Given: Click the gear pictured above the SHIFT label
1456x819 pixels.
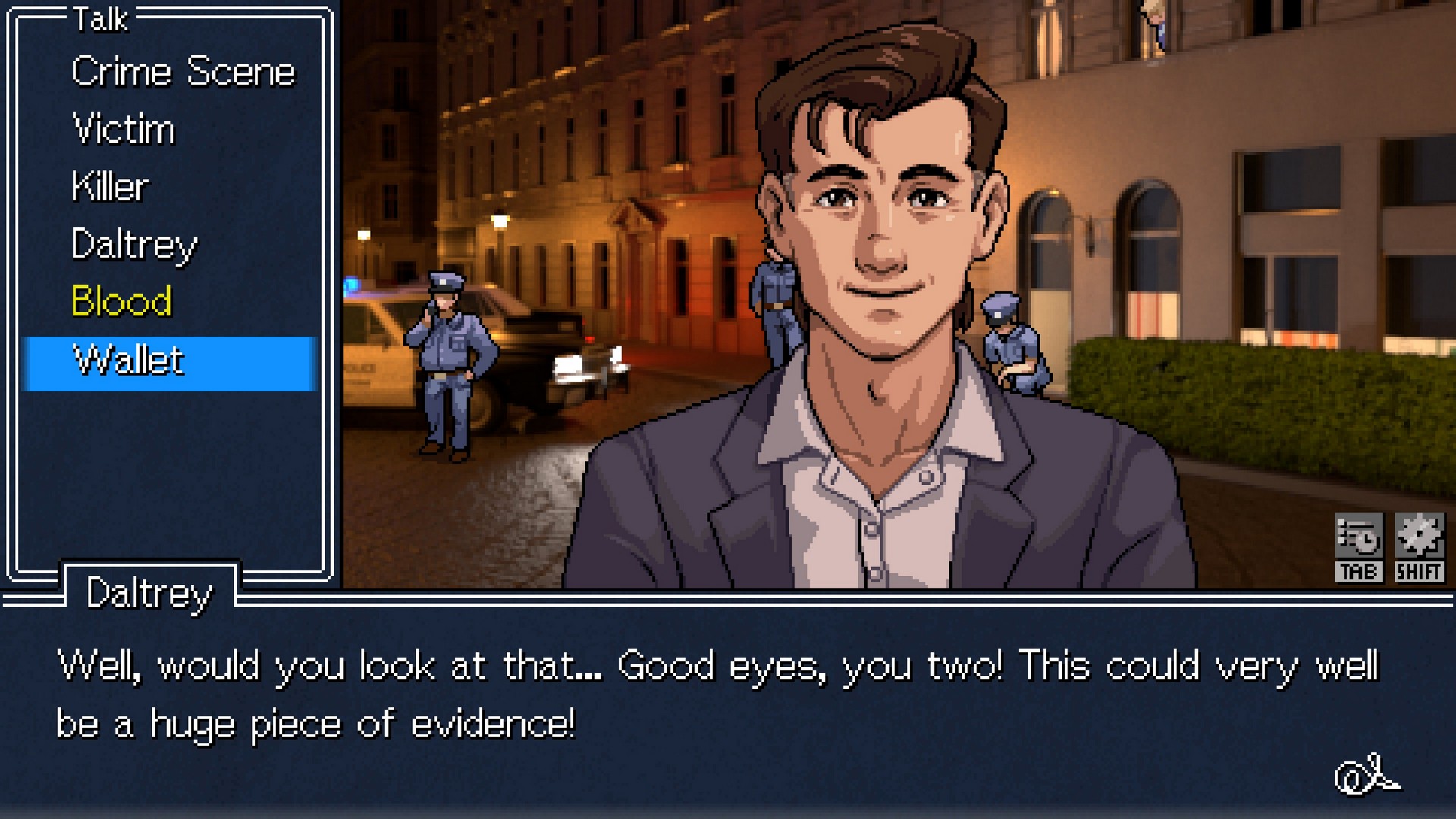Looking at the screenshot, I should 1420,535.
